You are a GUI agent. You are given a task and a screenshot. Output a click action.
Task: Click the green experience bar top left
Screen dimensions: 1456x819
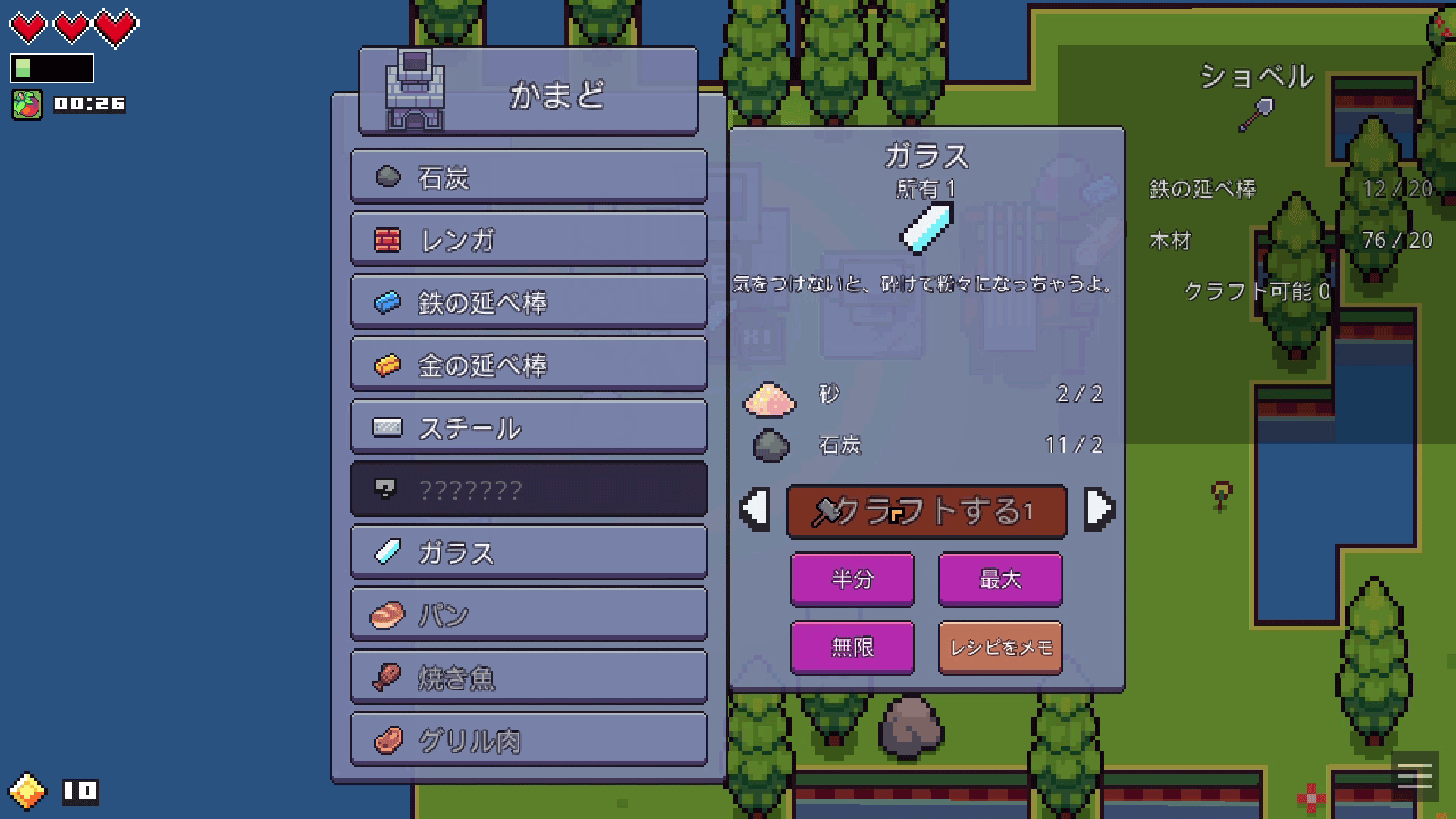(53, 69)
